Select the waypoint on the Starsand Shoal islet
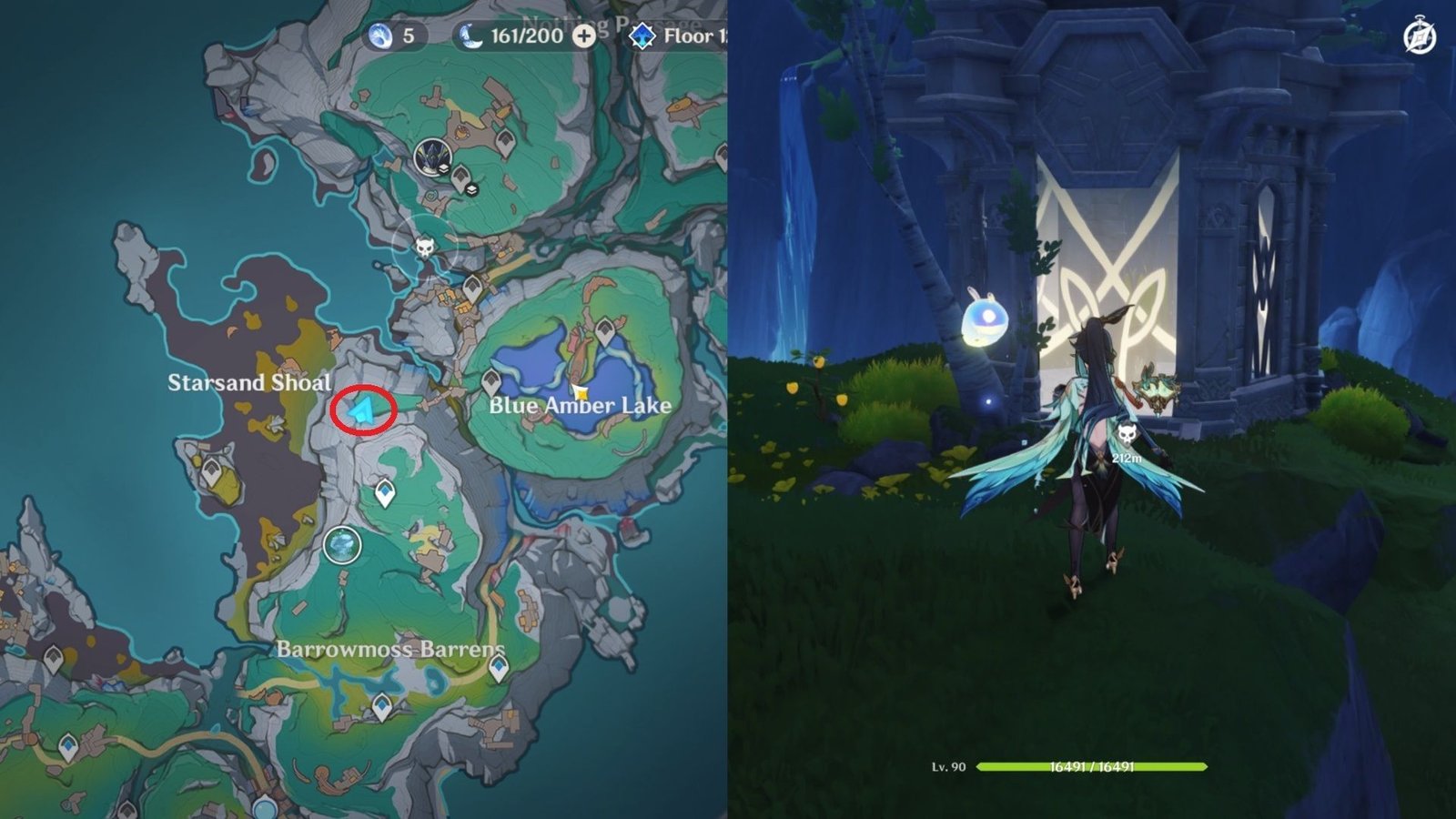This screenshot has width=1456, height=819. pyautogui.click(x=212, y=472)
